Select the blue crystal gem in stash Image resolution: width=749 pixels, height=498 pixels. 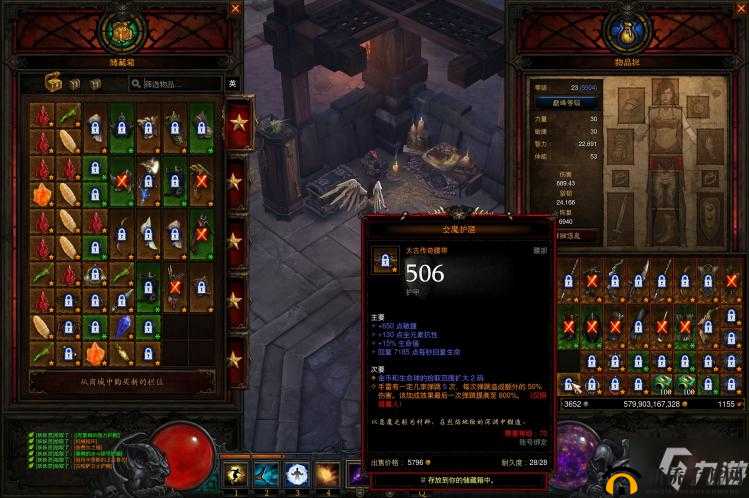(122, 327)
